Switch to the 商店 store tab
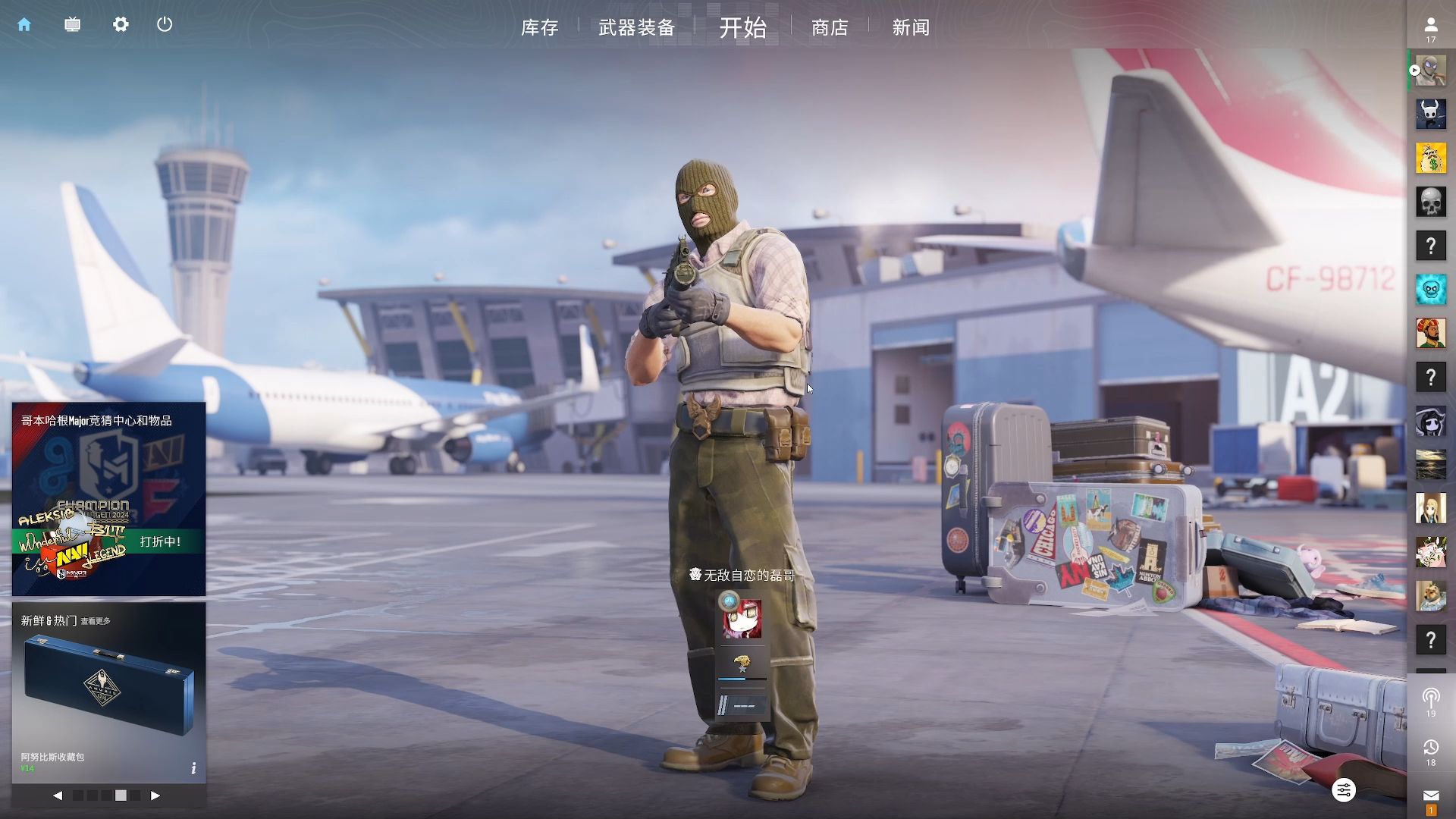Viewport: 1456px width, 819px height. click(x=829, y=28)
